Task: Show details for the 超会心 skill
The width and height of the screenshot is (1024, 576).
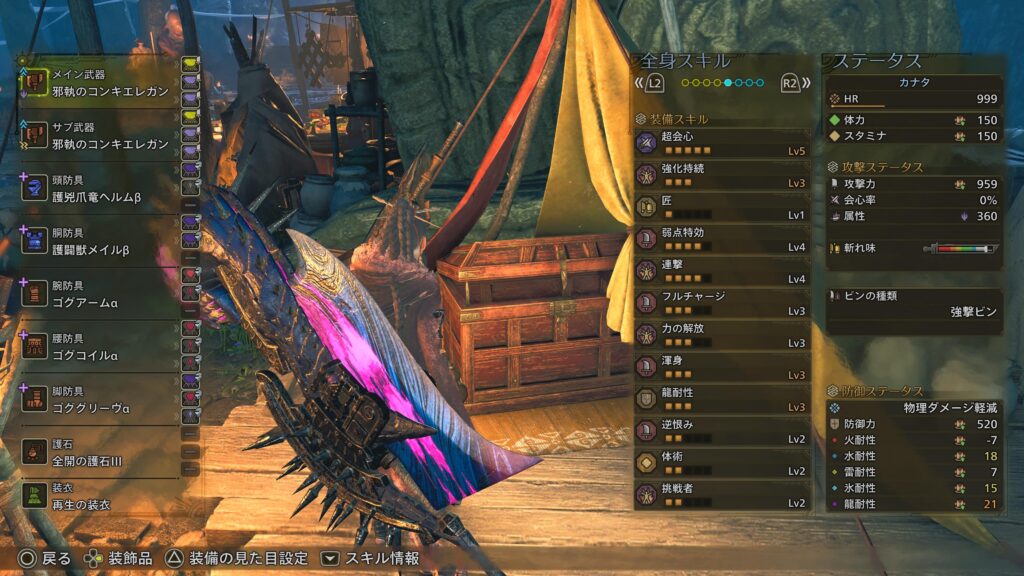Action: click(721, 144)
